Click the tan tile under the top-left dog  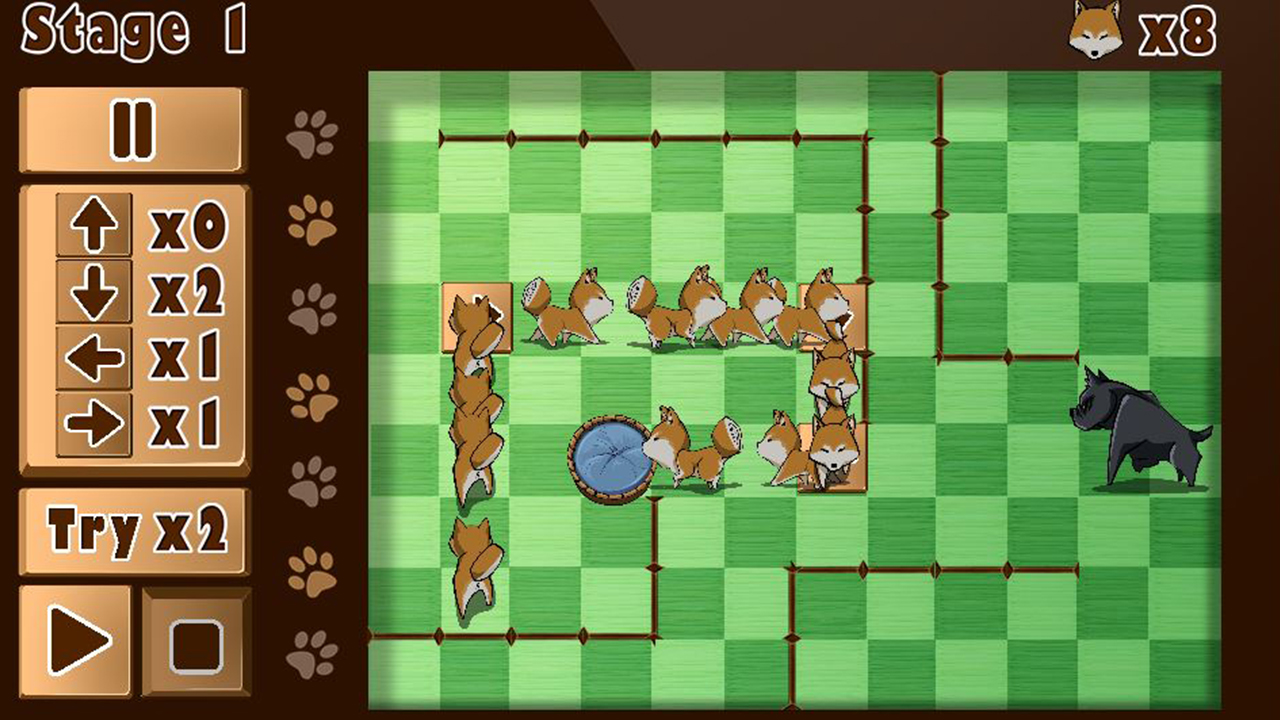(x=478, y=318)
